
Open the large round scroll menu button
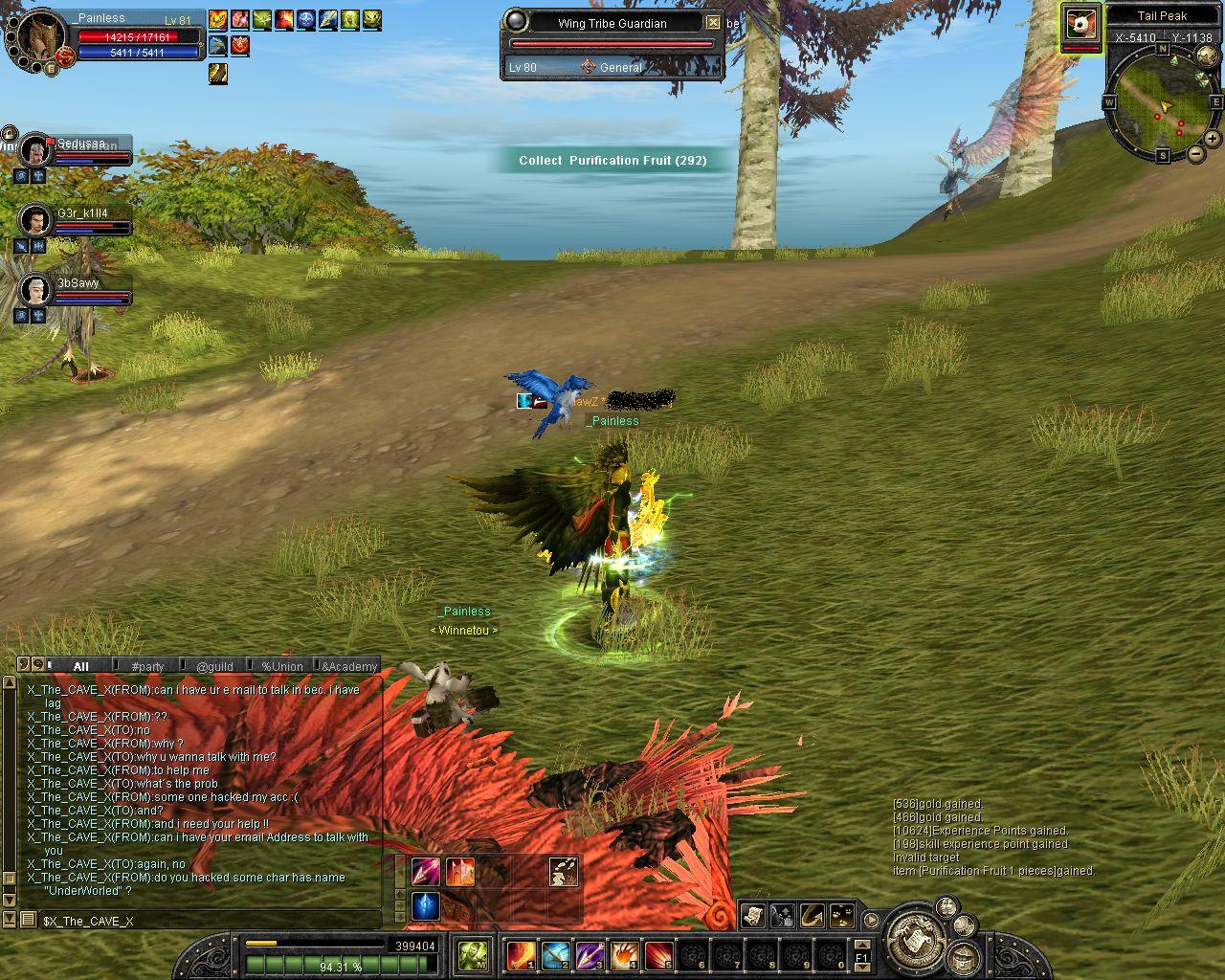(916, 940)
